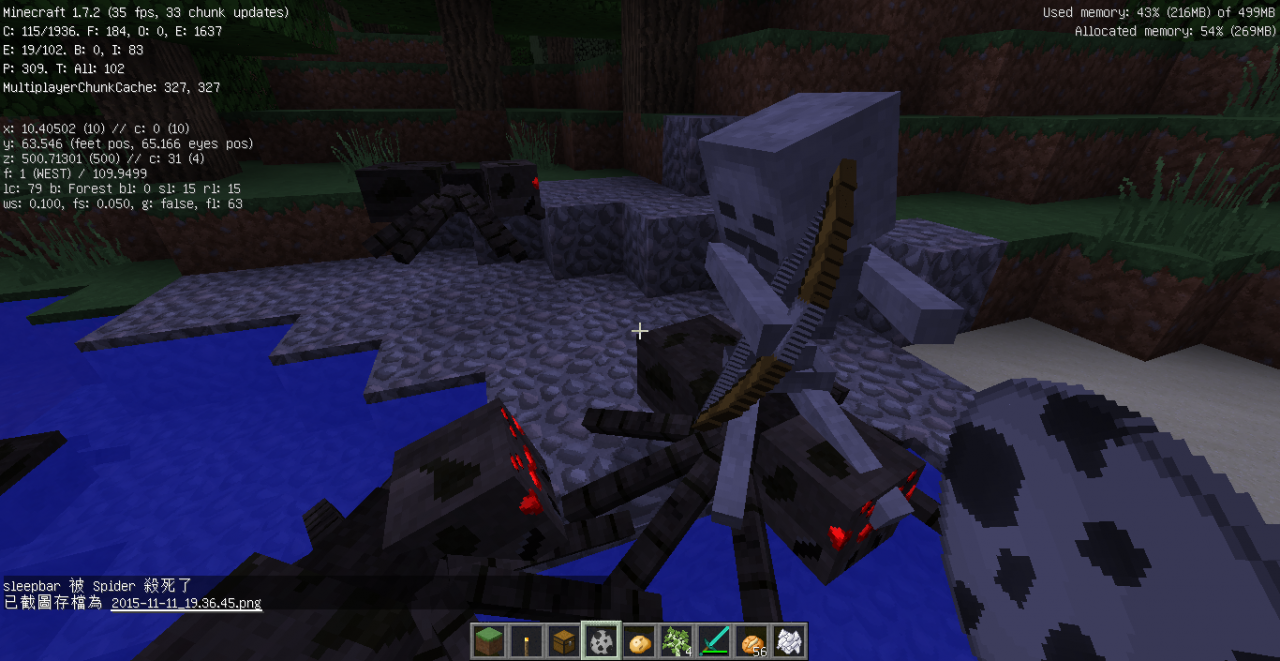Screen dimensions: 1280x661
Task: Equip the diamond sword from the hotbar
Action: click(x=714, y=641)
